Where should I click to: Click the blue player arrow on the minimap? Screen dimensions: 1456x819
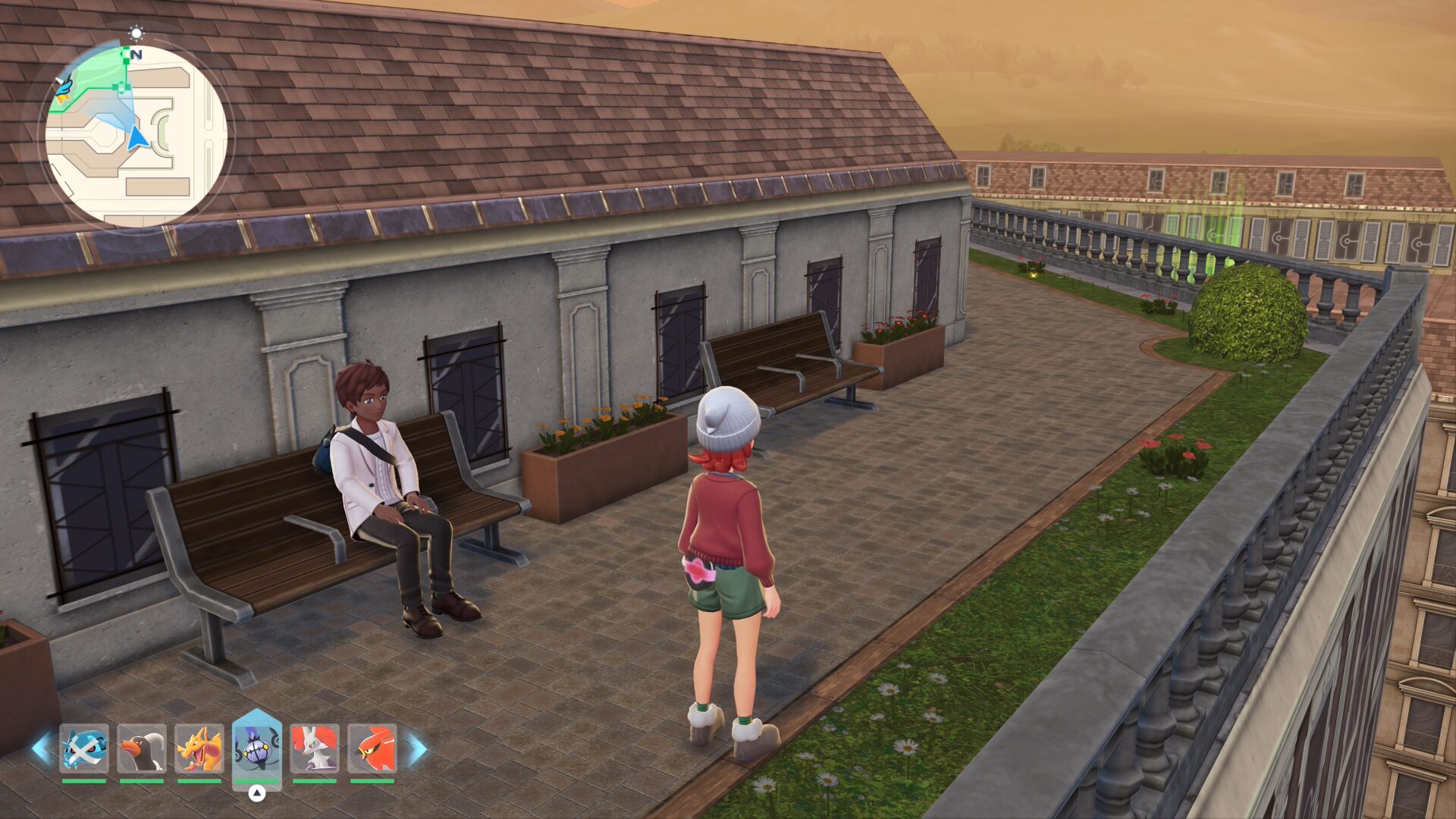coord(137,139)
